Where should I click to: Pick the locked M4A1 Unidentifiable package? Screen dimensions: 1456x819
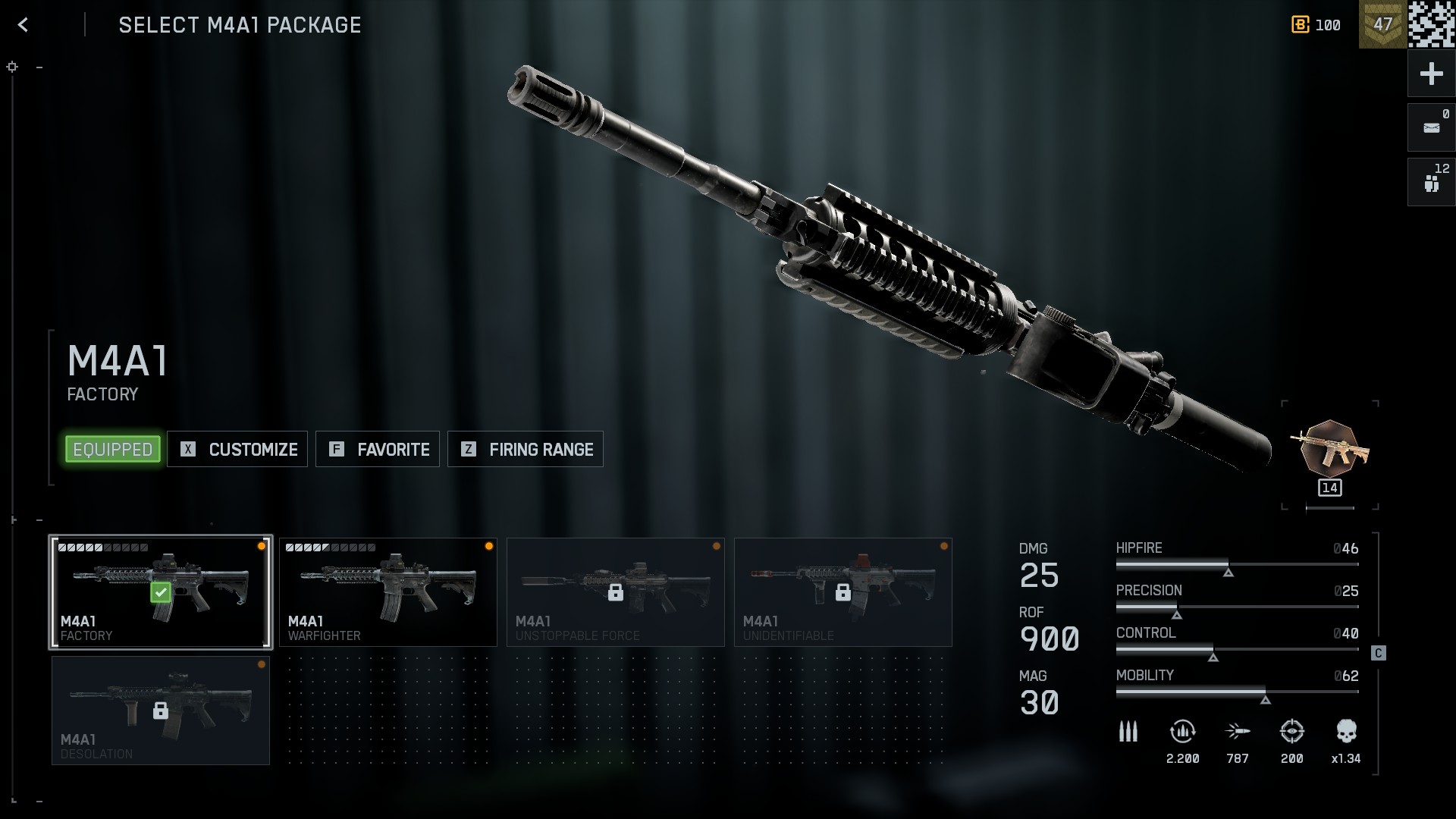843,592
